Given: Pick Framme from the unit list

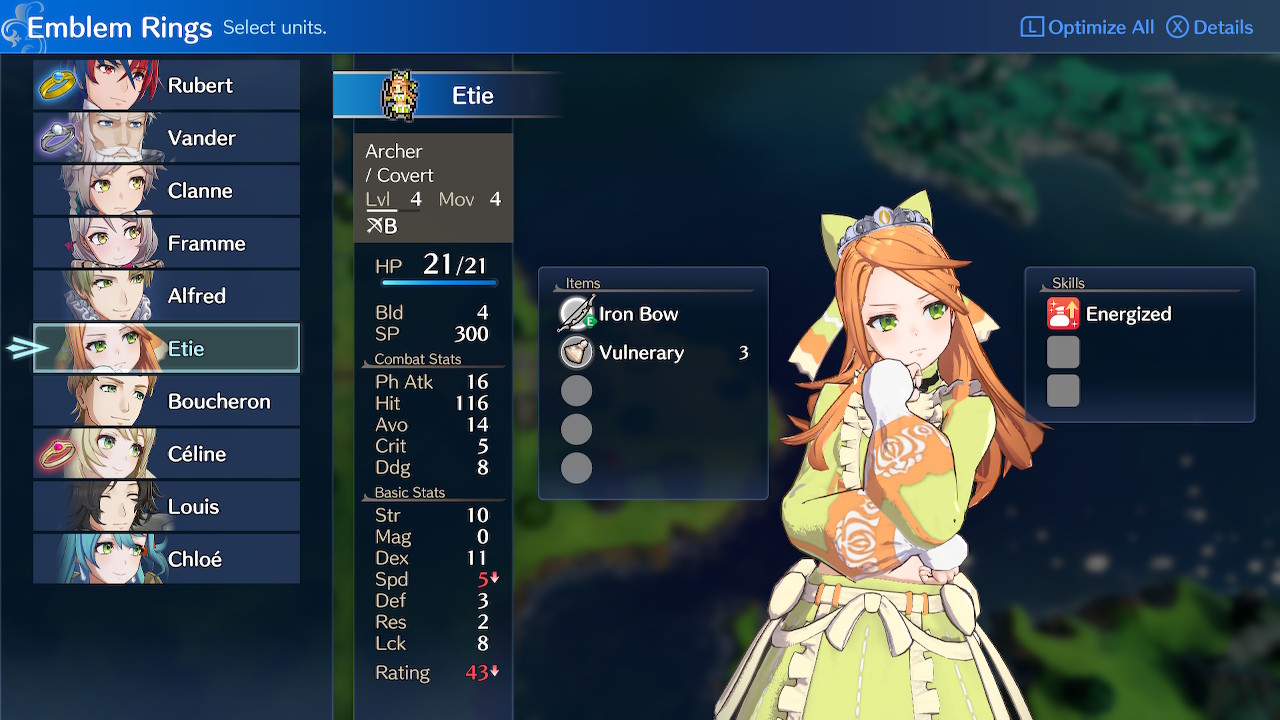Looking at the screenshot, I should point(166,243).
